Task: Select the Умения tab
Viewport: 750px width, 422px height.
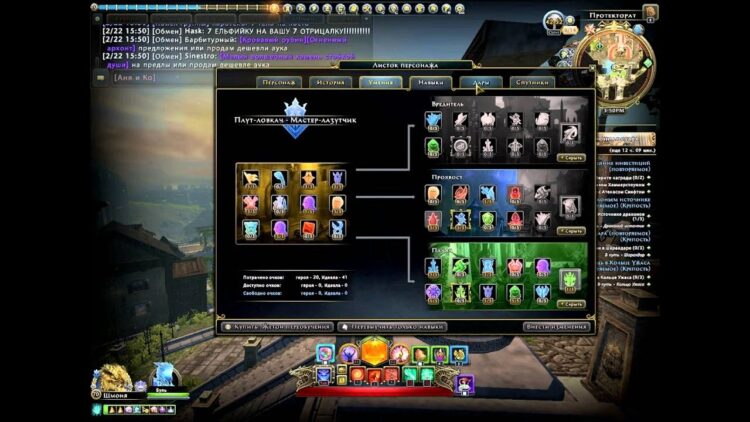Action: click(378, 82)
